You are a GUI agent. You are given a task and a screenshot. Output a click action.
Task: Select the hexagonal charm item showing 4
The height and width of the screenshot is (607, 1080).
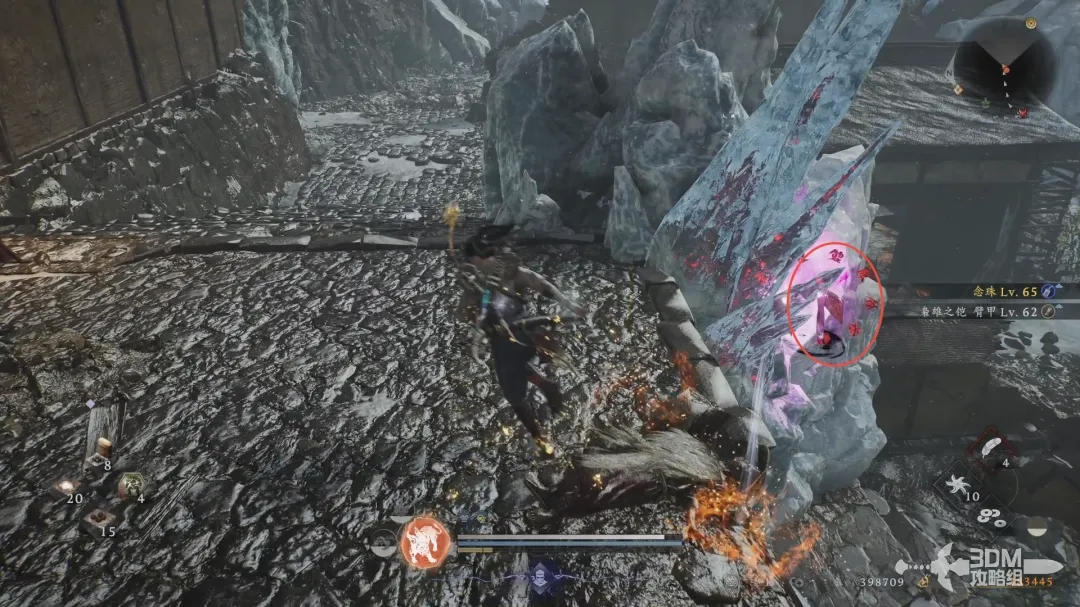pos(130,485)
